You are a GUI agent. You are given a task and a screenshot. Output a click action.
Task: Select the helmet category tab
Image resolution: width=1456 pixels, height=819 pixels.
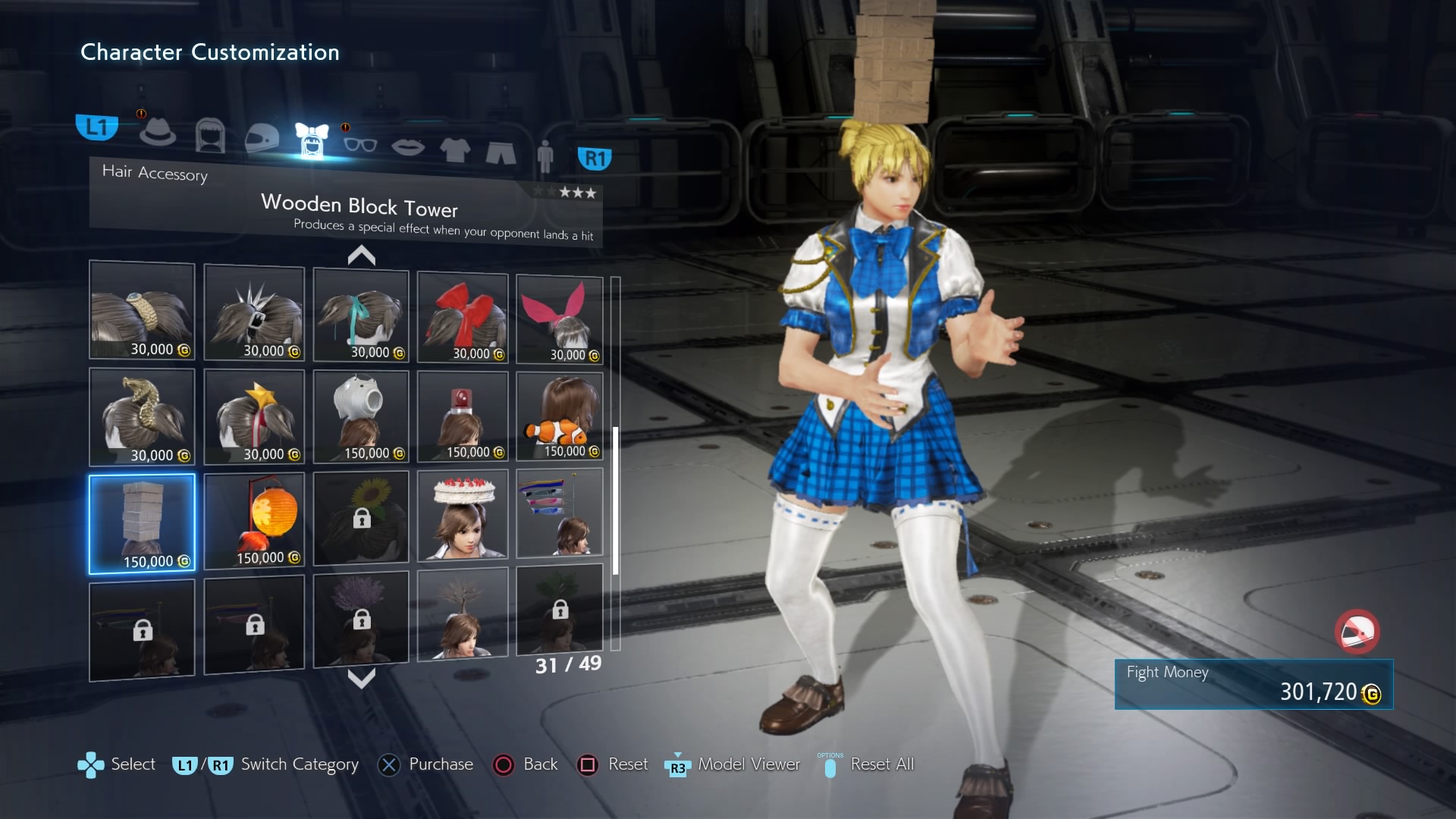[262, 138]
